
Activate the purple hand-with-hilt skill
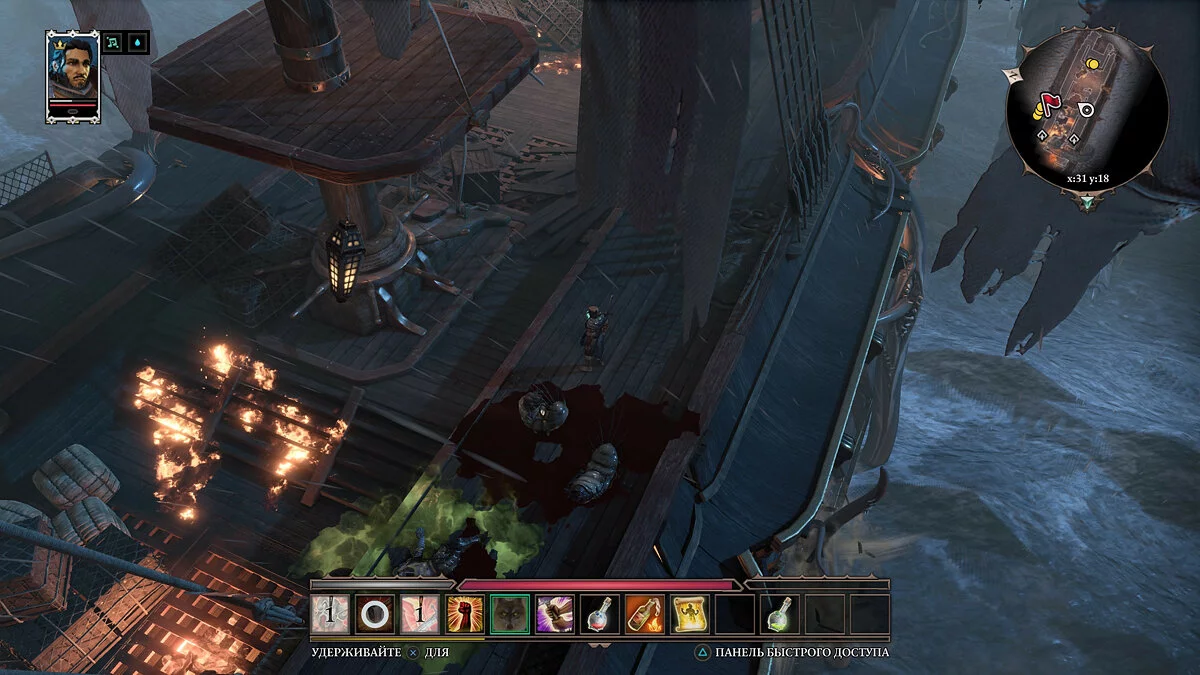pyautogui.click(x=555, y=614)
